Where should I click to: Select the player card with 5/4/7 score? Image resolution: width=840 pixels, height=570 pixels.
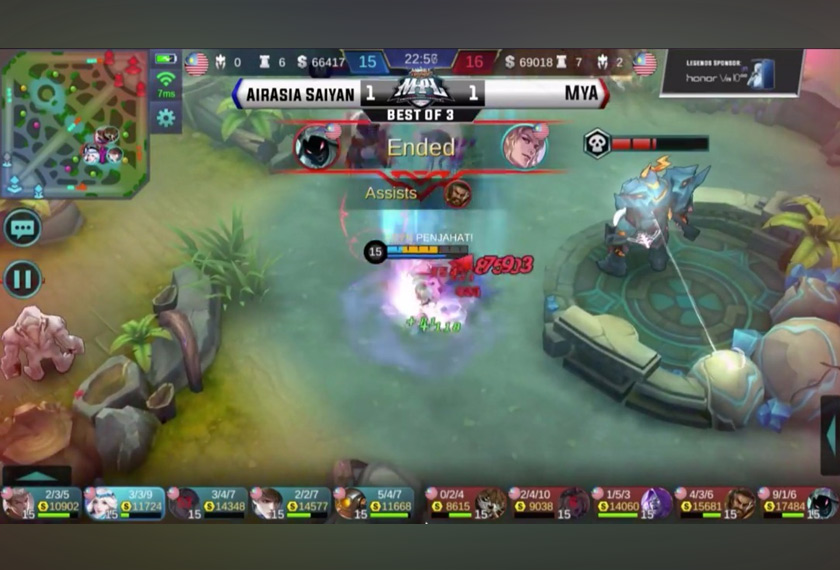[x=373, y=503]
